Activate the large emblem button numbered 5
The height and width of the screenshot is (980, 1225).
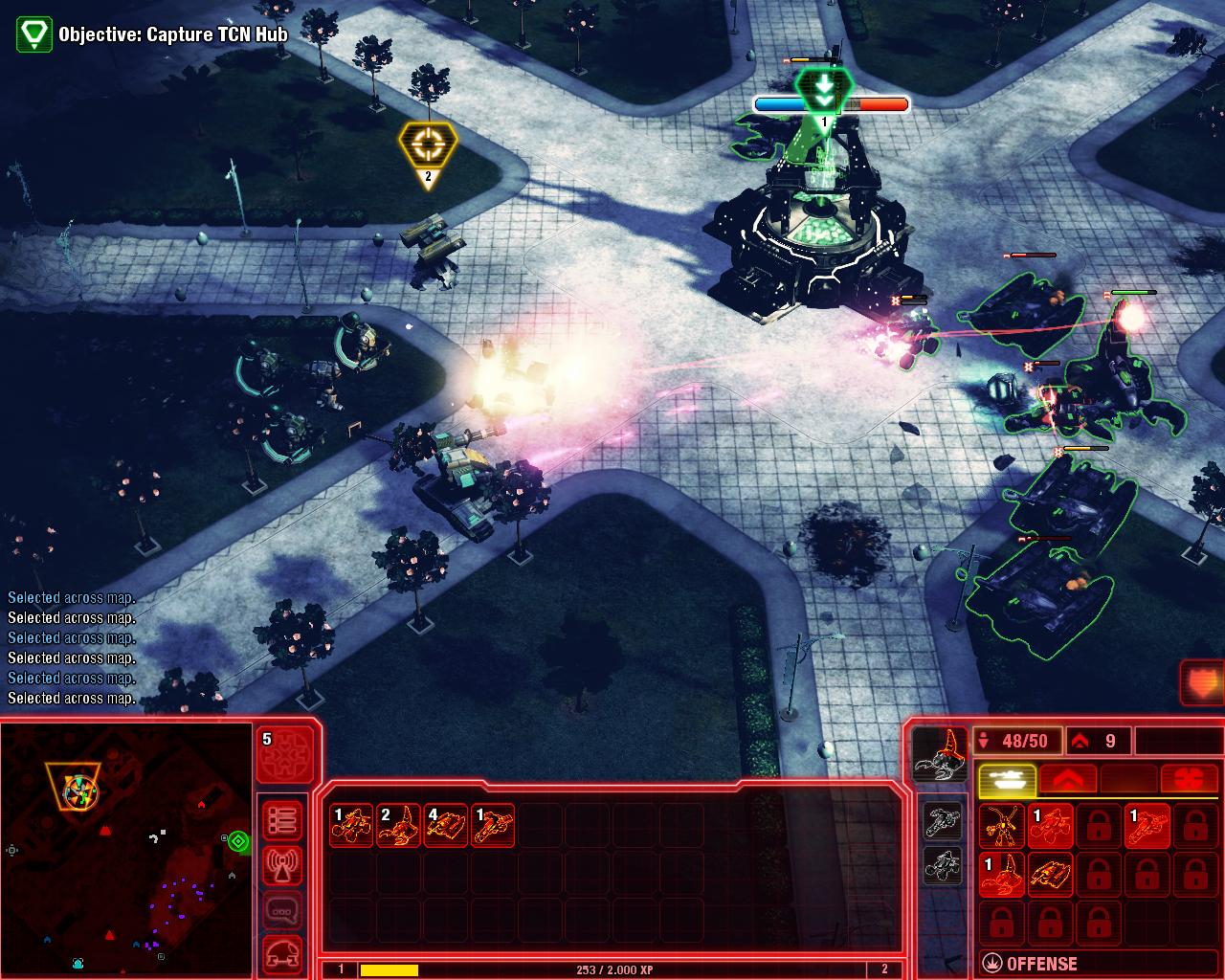coord(287,757)
